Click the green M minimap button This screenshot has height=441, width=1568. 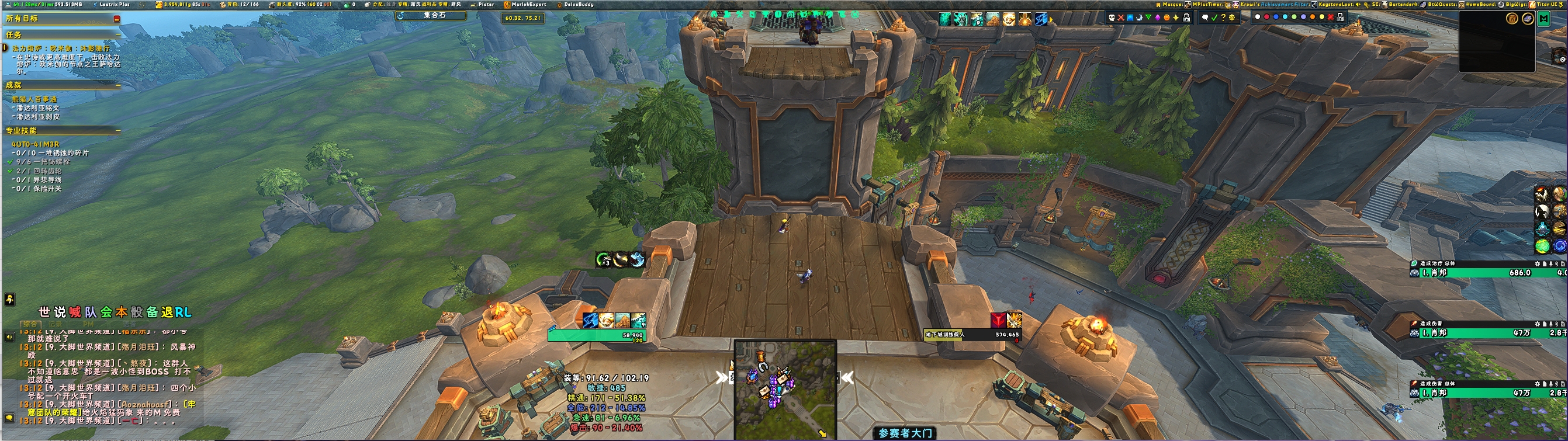1543,19
